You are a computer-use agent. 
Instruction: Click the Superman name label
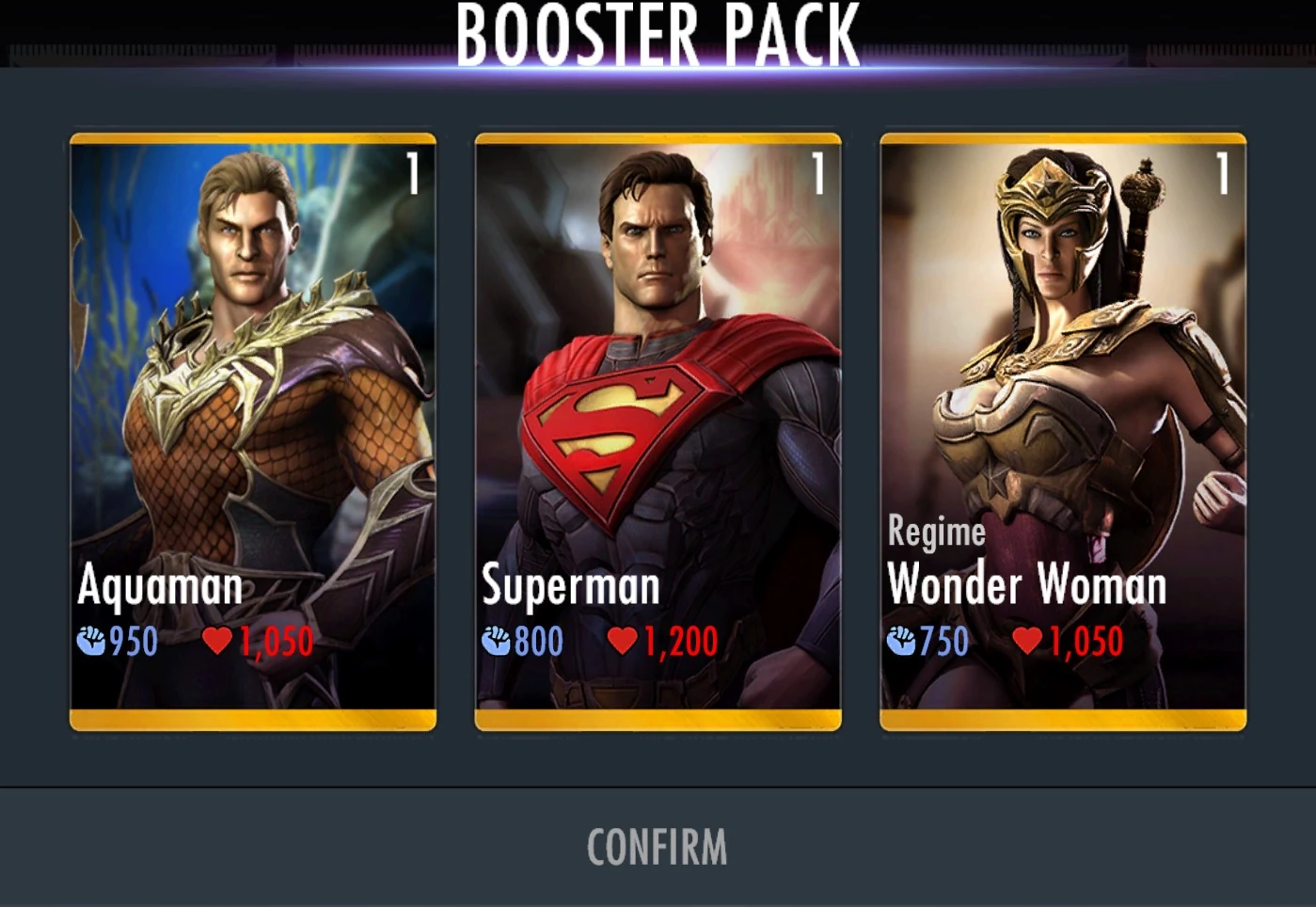pyautogui.click(x=570, y=586)
